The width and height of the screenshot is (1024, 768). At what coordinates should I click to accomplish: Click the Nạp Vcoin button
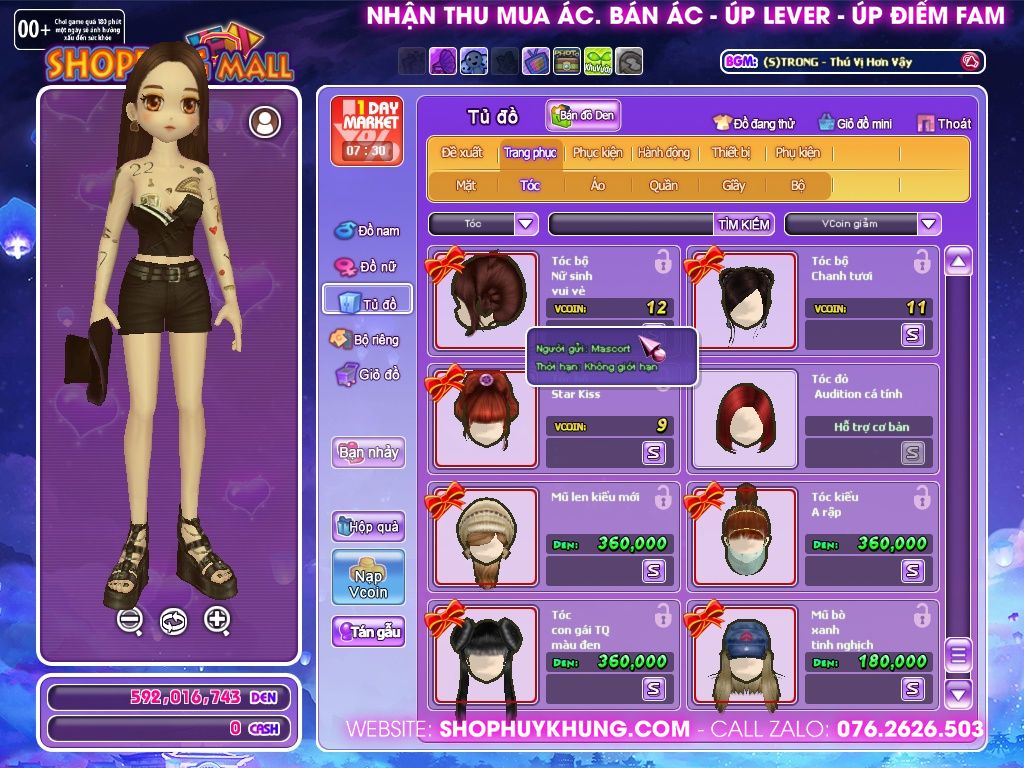coord(368,578)
